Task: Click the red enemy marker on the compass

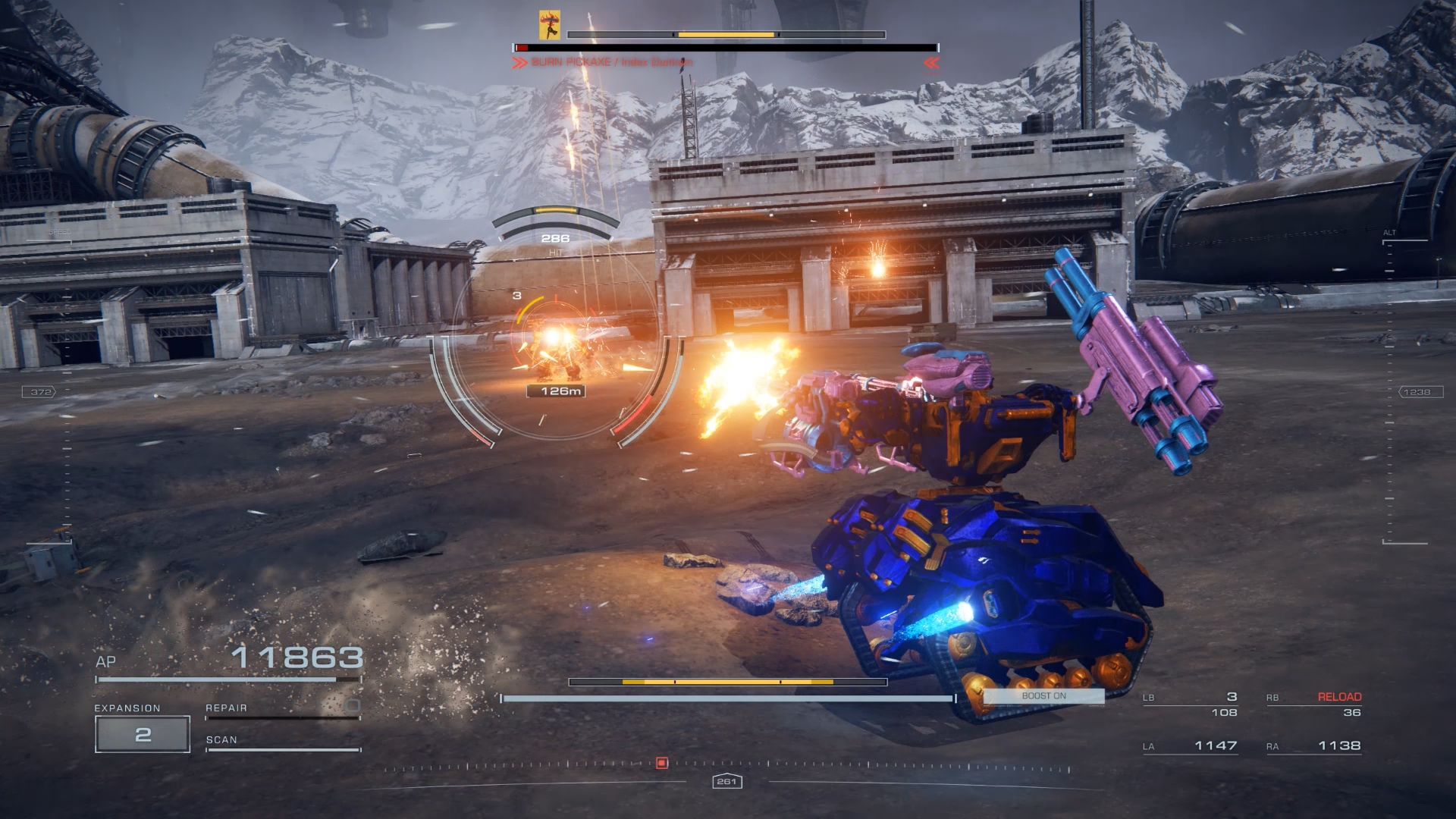Action: click(661, 763)
